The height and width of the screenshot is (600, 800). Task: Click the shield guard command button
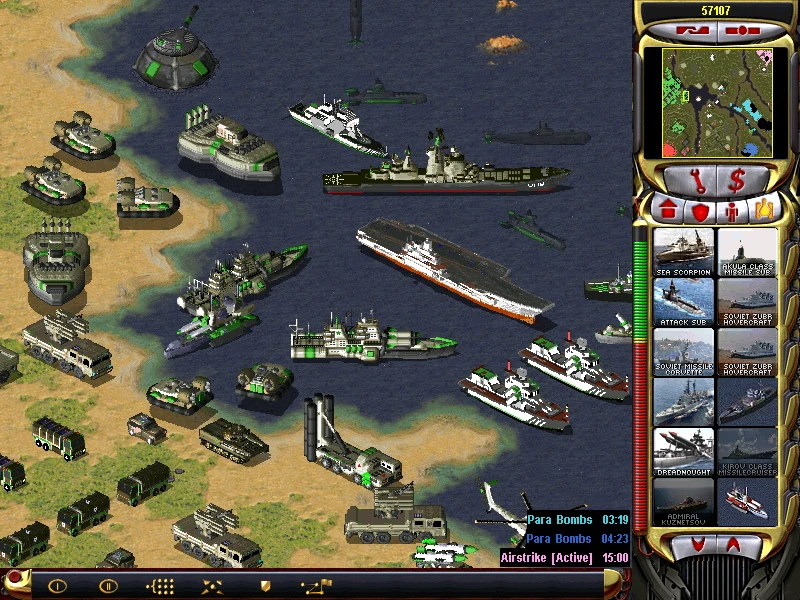coord(265,586)
